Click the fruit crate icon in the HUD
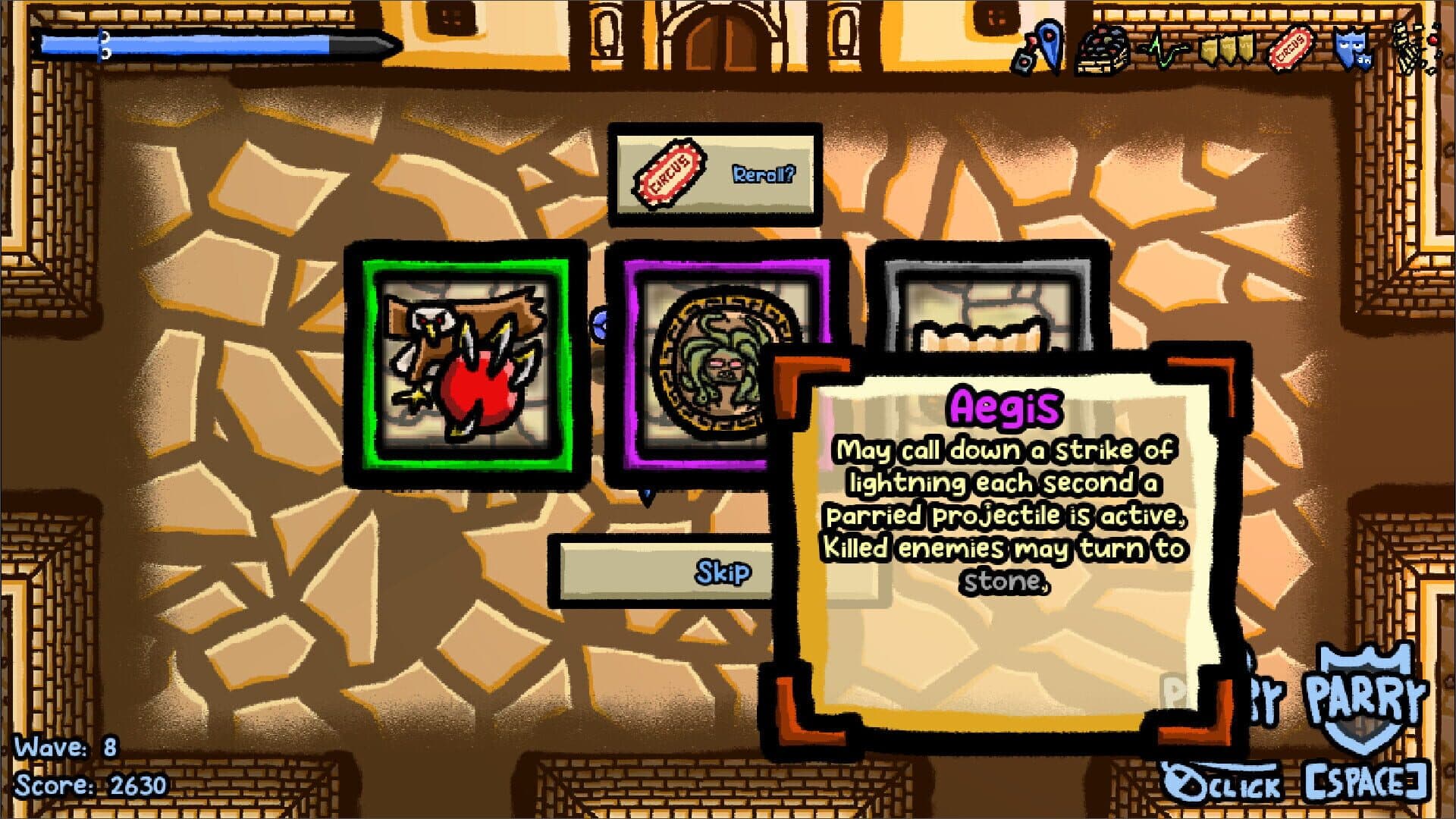1456x819 pixels. [1102, 47]
